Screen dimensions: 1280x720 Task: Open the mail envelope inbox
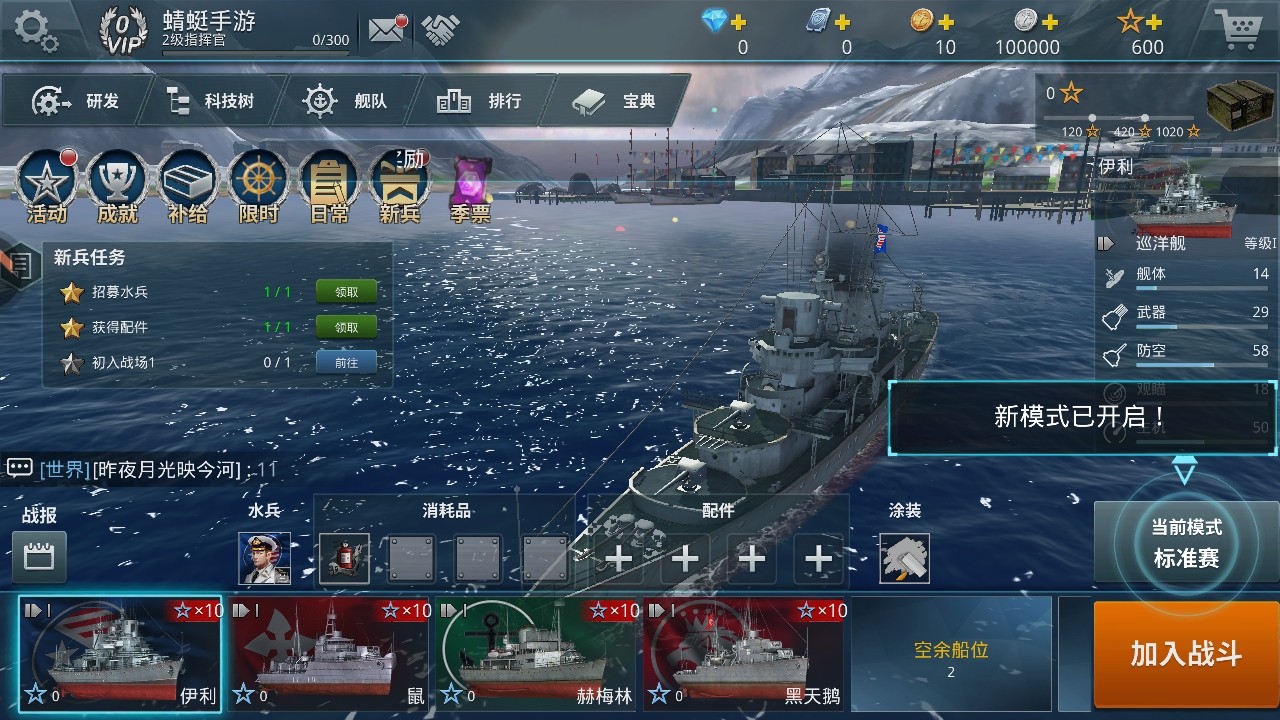(x=386, y=30)
